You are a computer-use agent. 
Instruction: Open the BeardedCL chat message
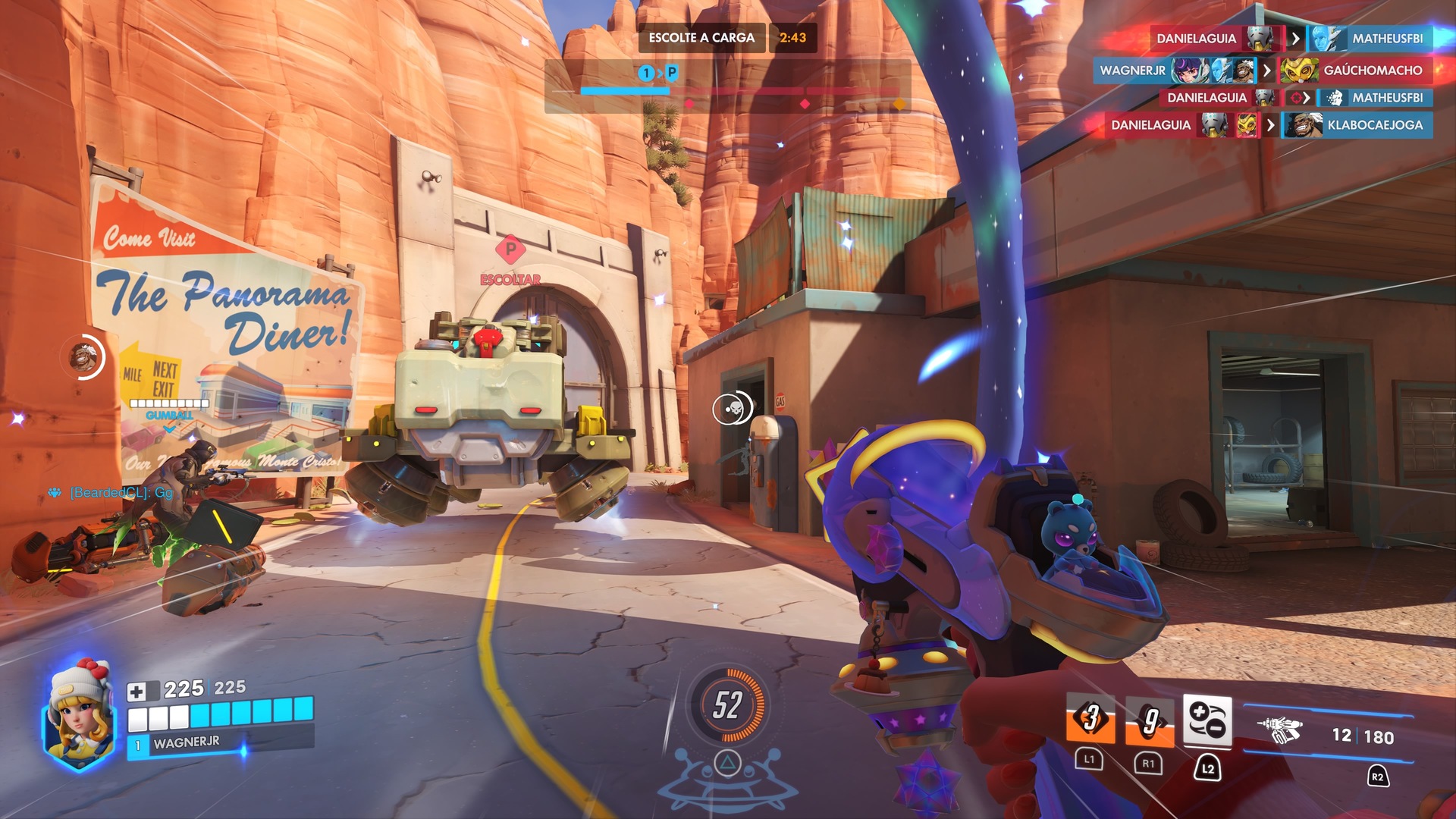click(x=121, y=493)
